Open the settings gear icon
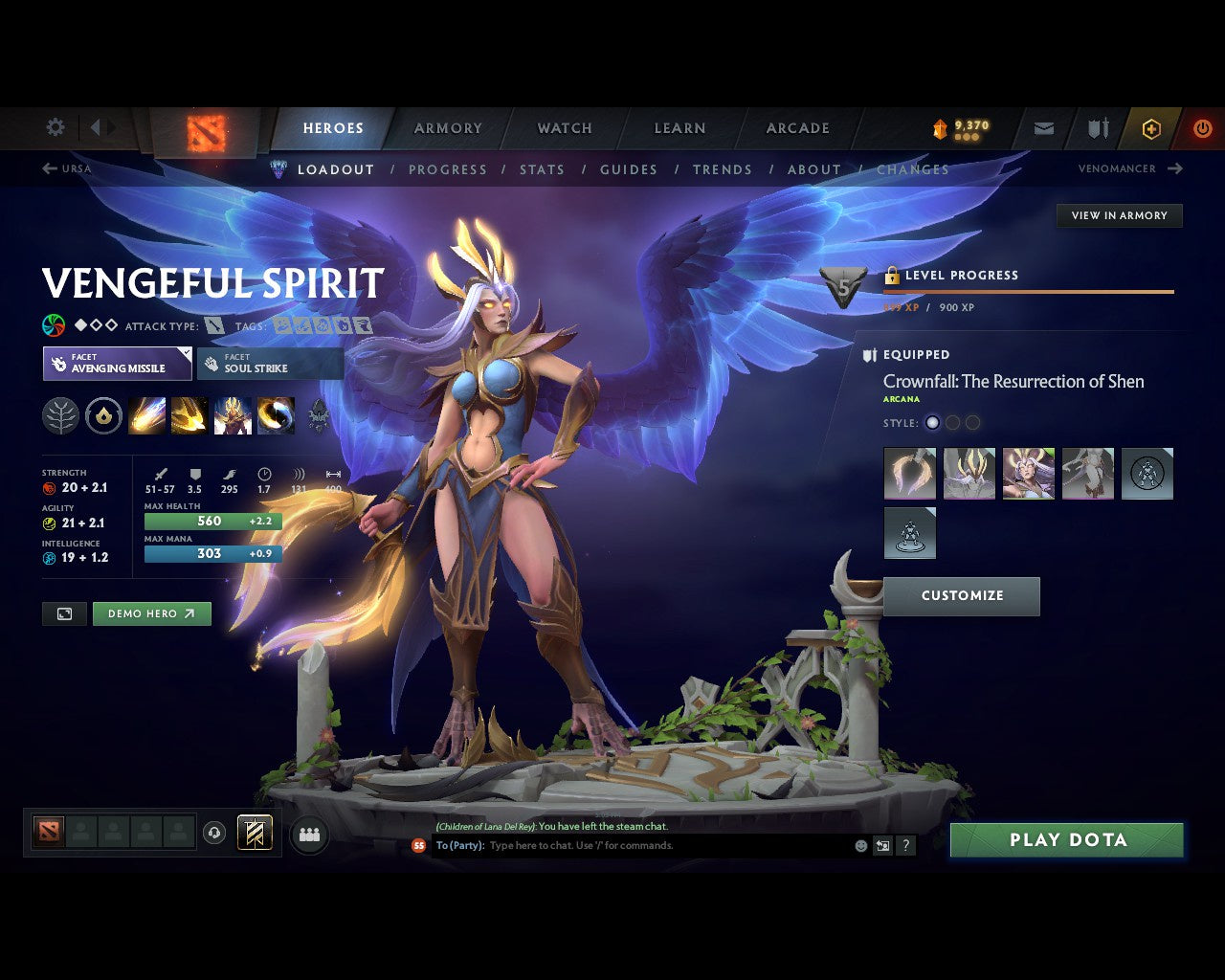The image size is (1225, 980). click(55, 126)
